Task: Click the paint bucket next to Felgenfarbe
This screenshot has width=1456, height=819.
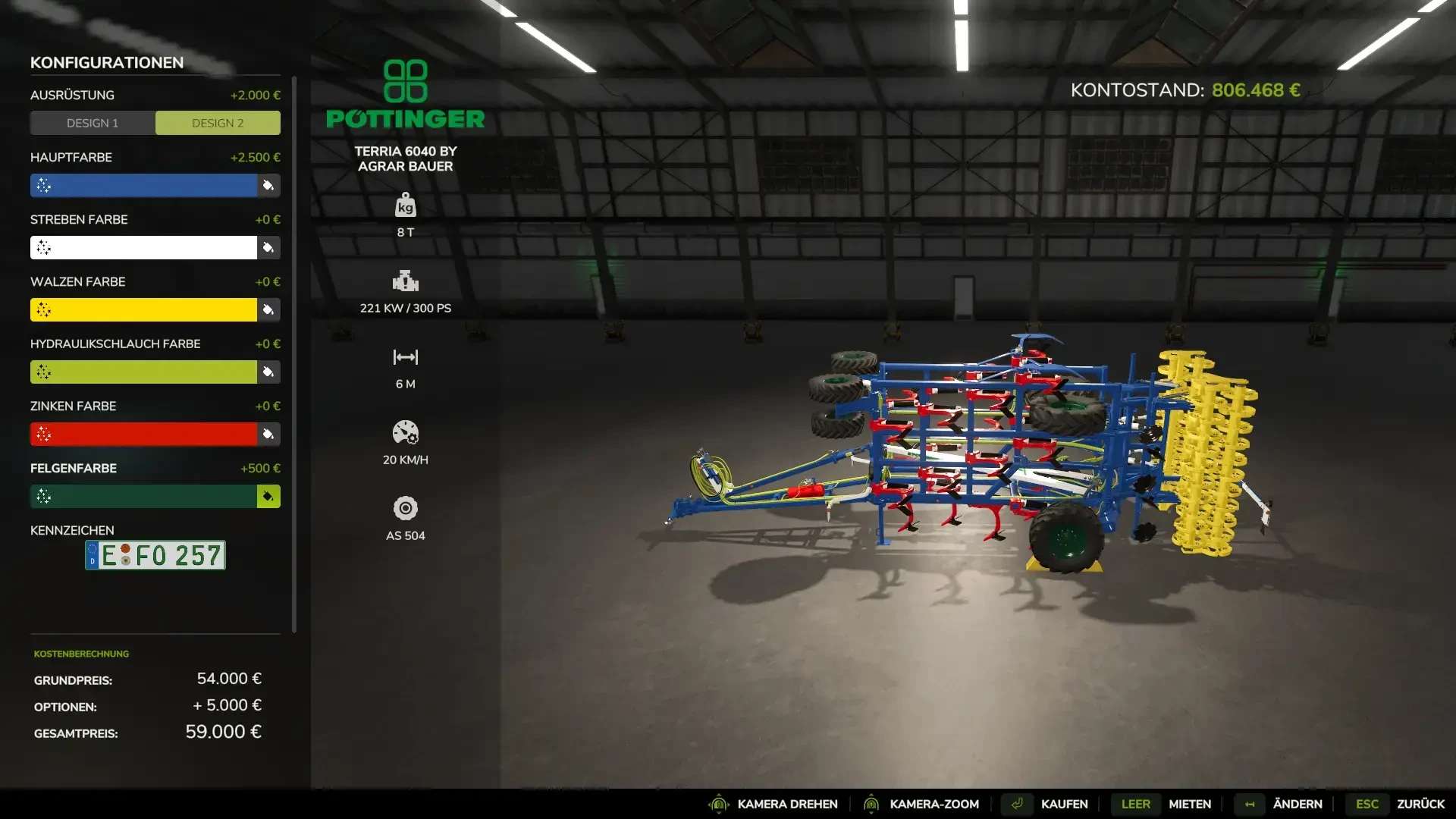Action: tap(268, 497)
